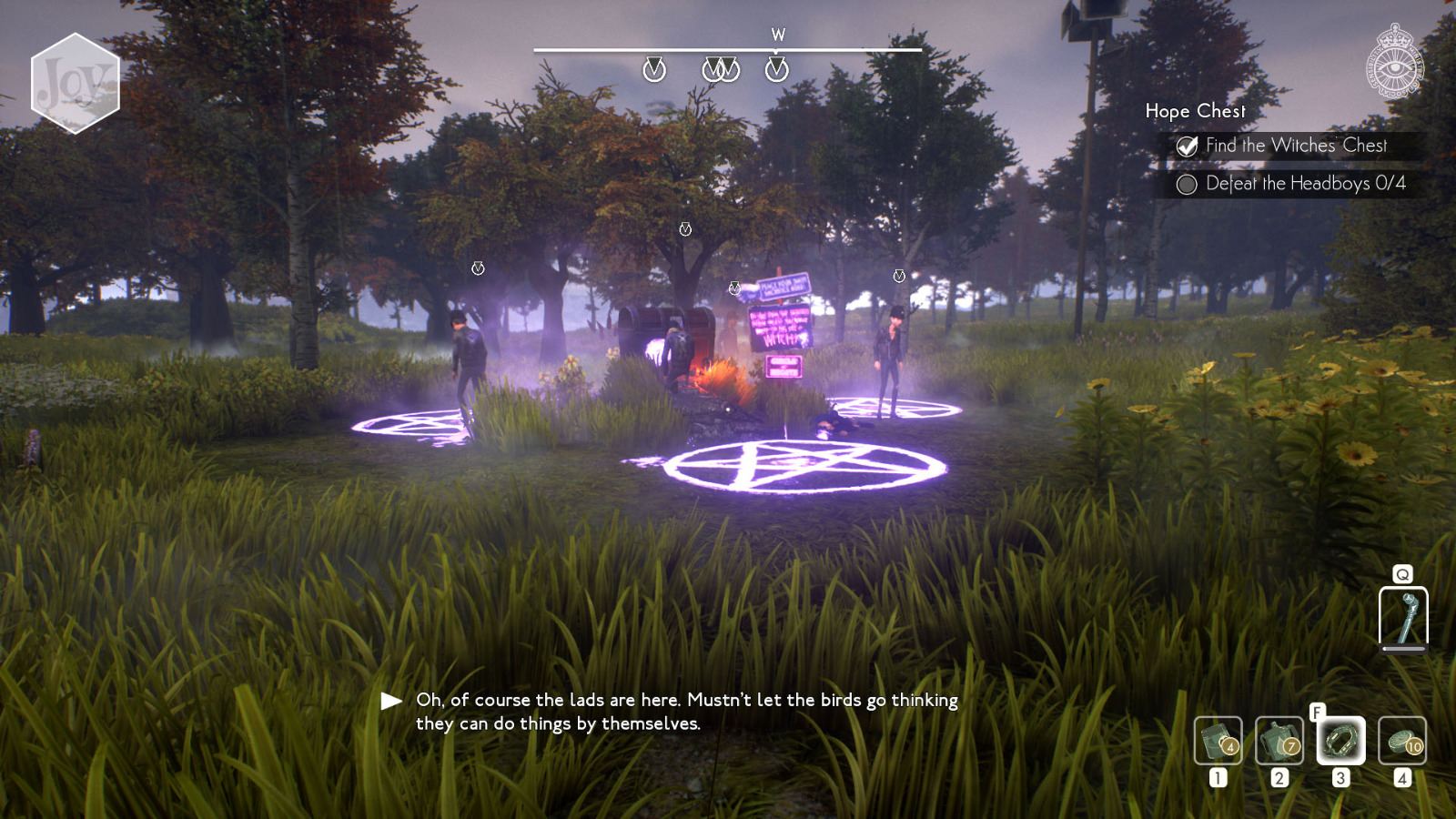Click the leftmost enemy marker on the compass
Screen dimensions: 1456x819
click(652, 66)
